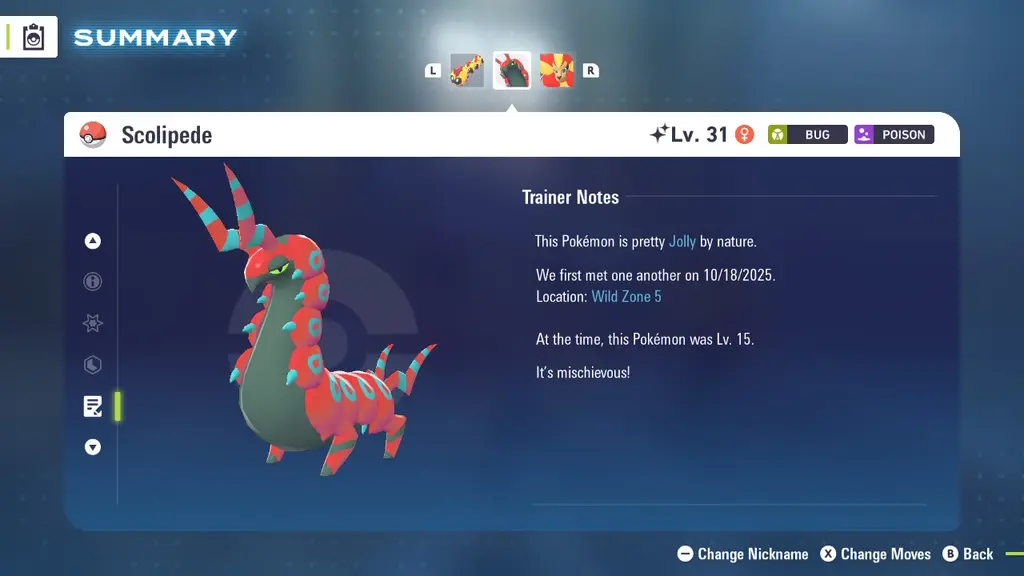Viewport: 1024px width, 576px height.
Task: Click the up arrow above the page icons
Action: point(93,241)
